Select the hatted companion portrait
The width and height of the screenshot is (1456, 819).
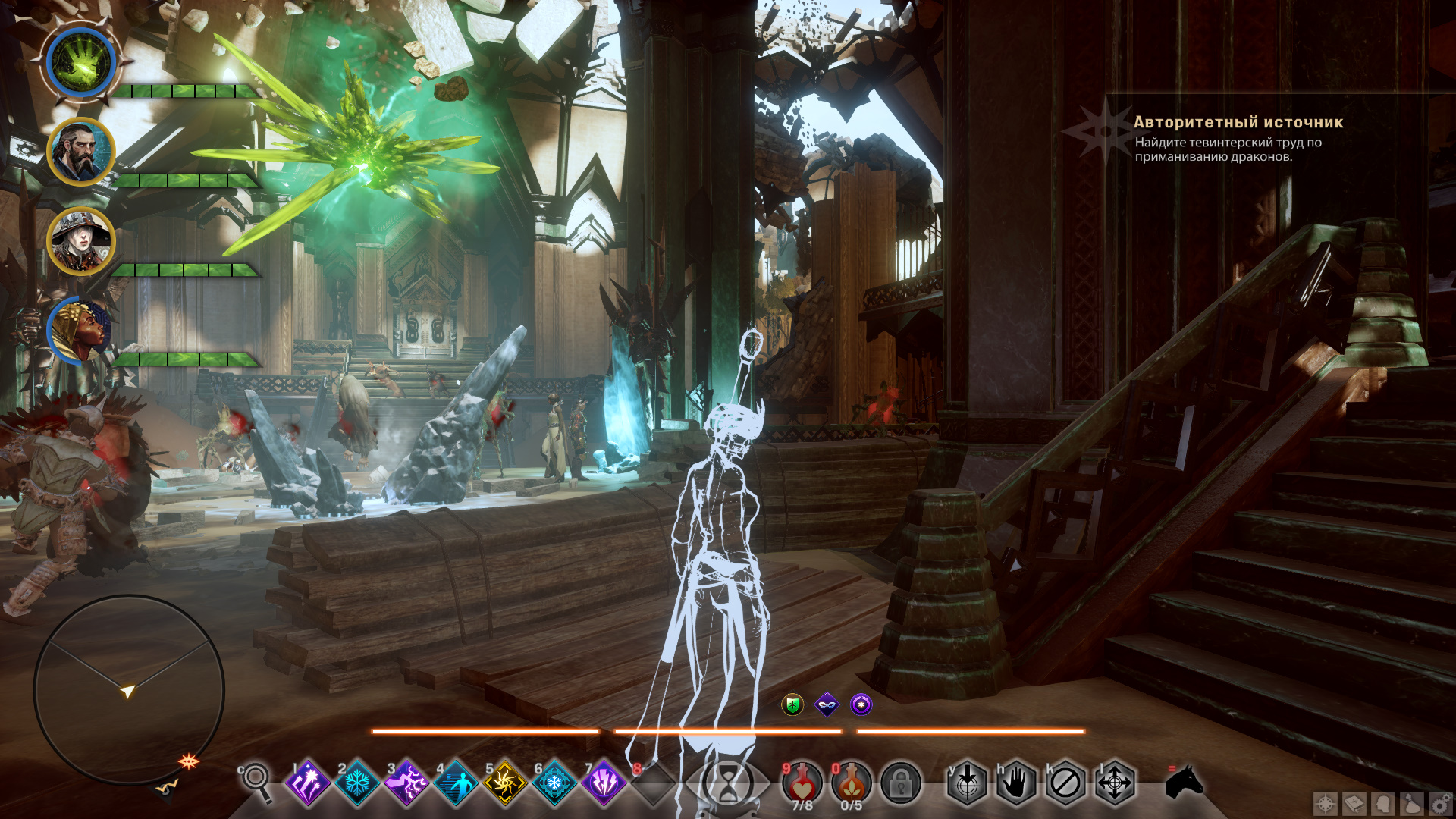tap(80, 241)
